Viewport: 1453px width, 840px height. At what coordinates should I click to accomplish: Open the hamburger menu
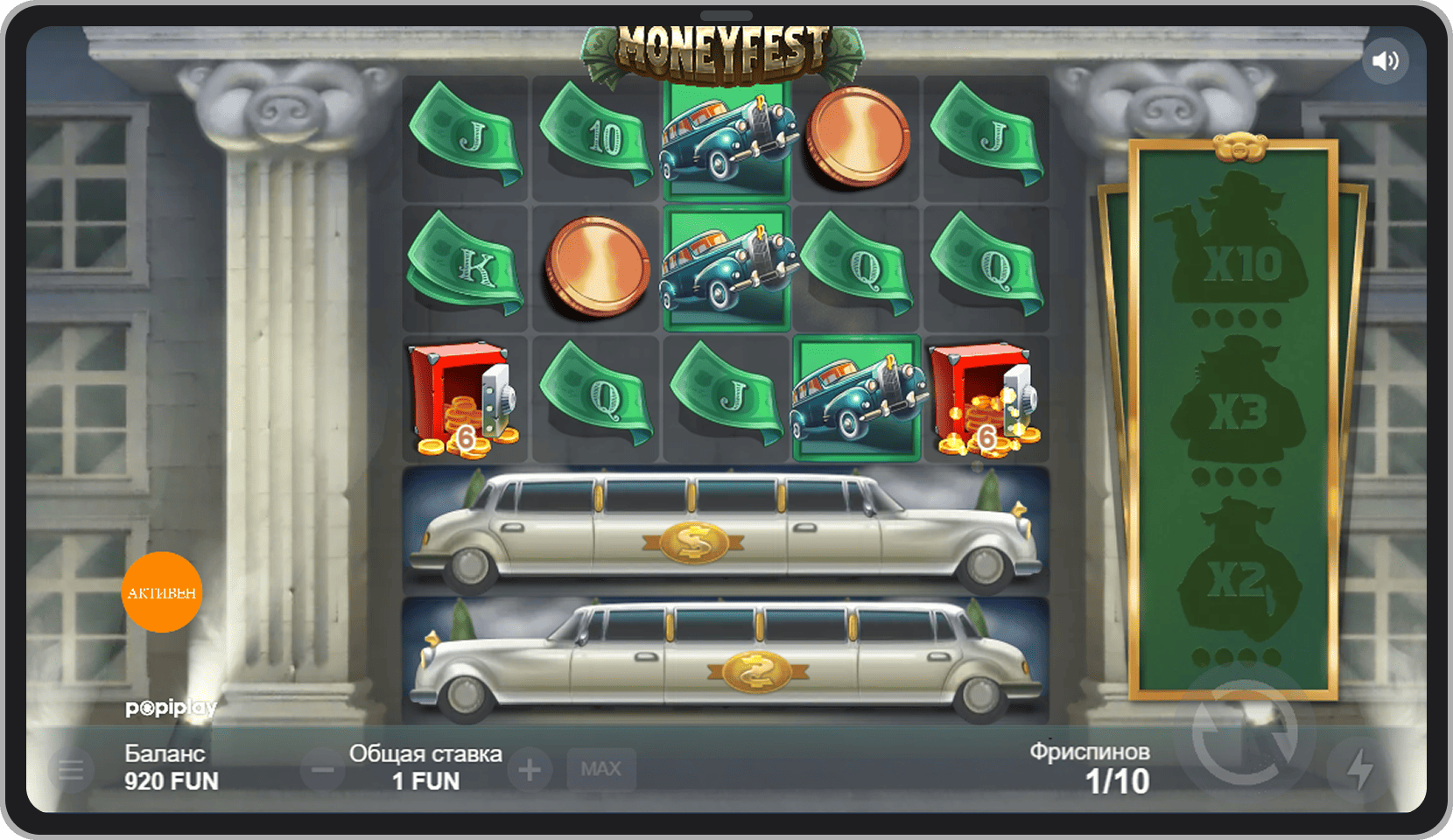click(x=71, y=770)
